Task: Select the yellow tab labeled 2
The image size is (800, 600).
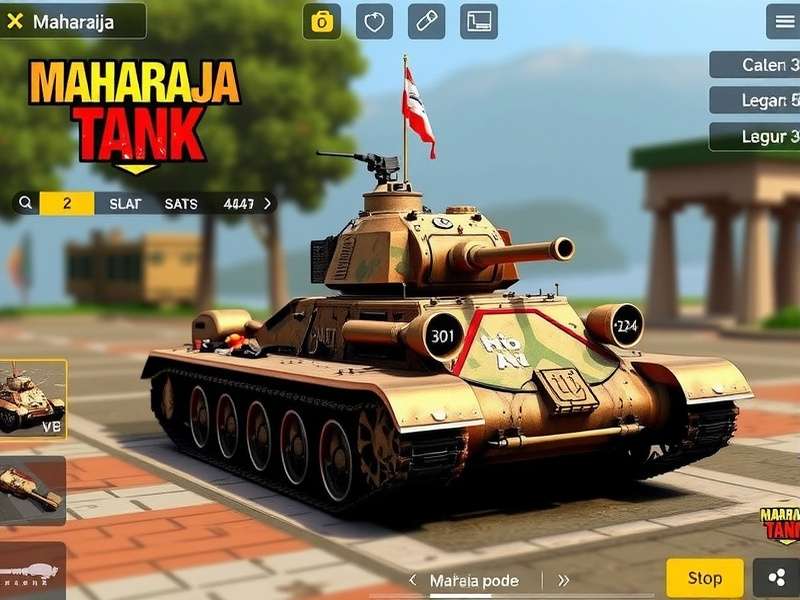Action: pyautogui.click(x=67, y=203)
